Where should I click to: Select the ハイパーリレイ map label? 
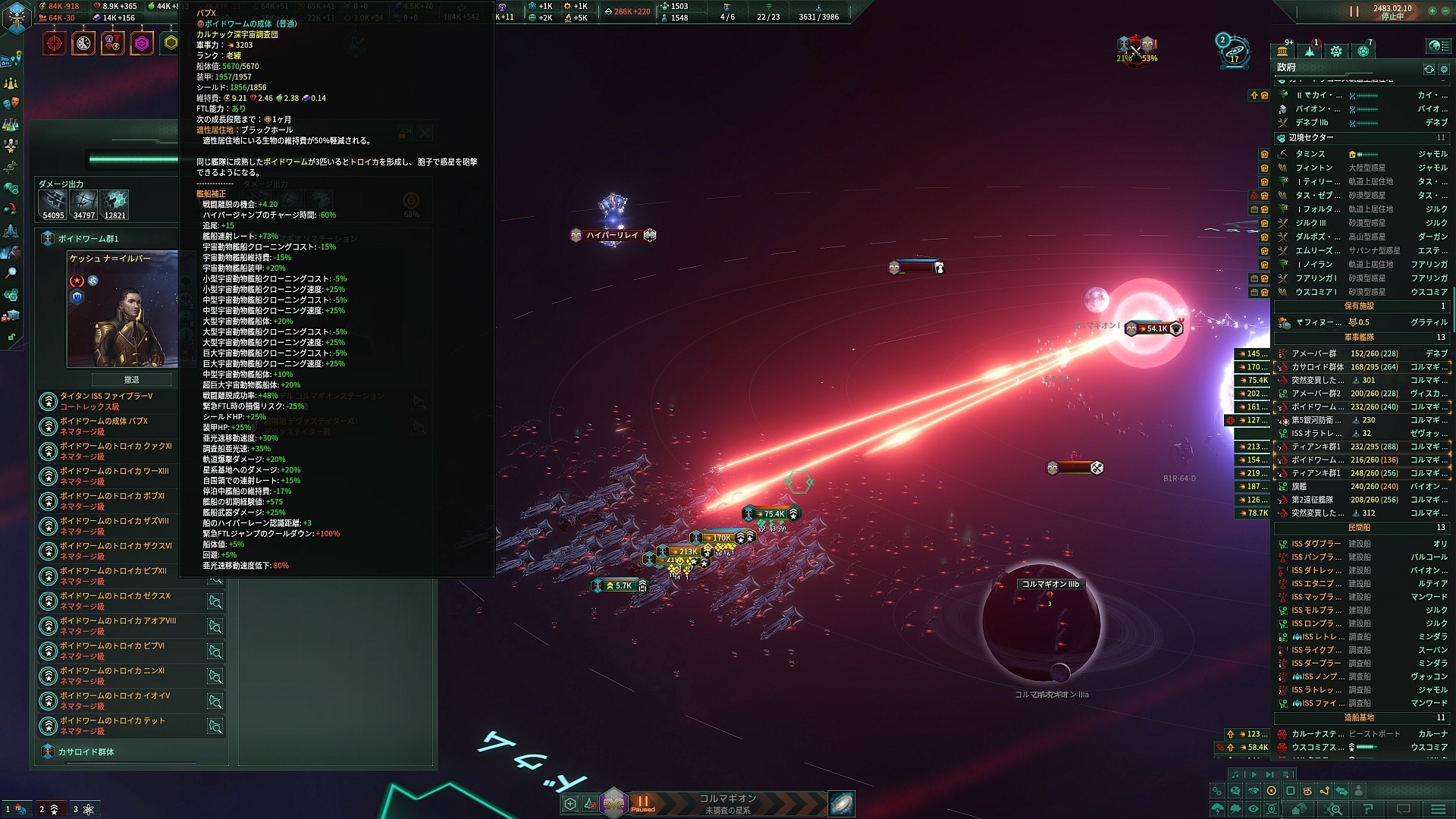tap(613, 235)
